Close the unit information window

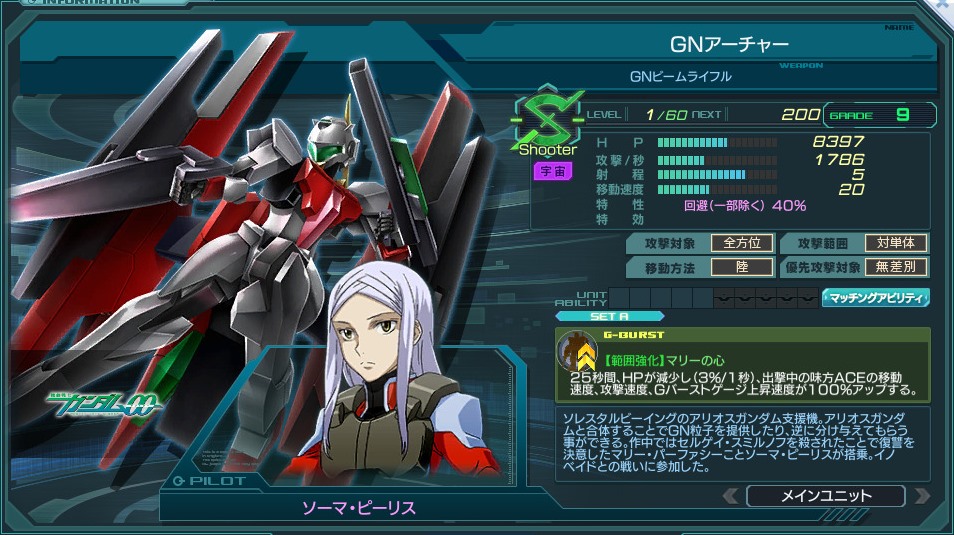tap(943, 5)
